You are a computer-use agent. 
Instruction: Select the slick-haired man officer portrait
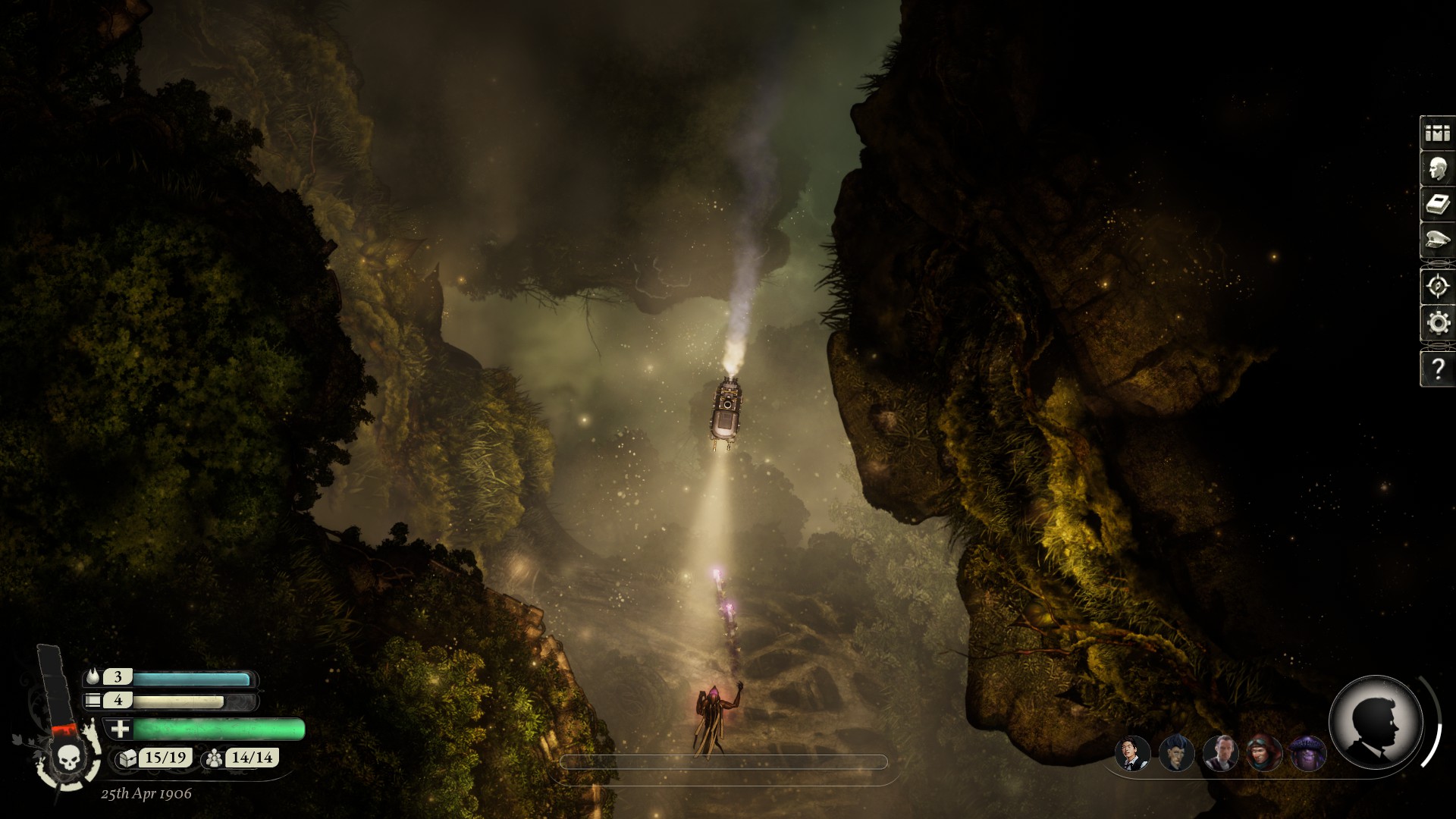coord(1220,754)
